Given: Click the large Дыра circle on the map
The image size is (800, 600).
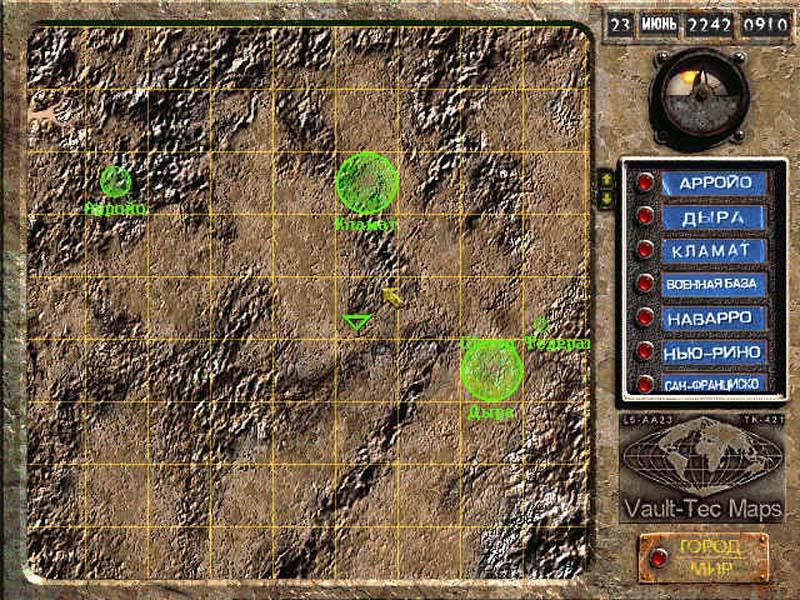Looking at the screenshot, I should point(492,370).
